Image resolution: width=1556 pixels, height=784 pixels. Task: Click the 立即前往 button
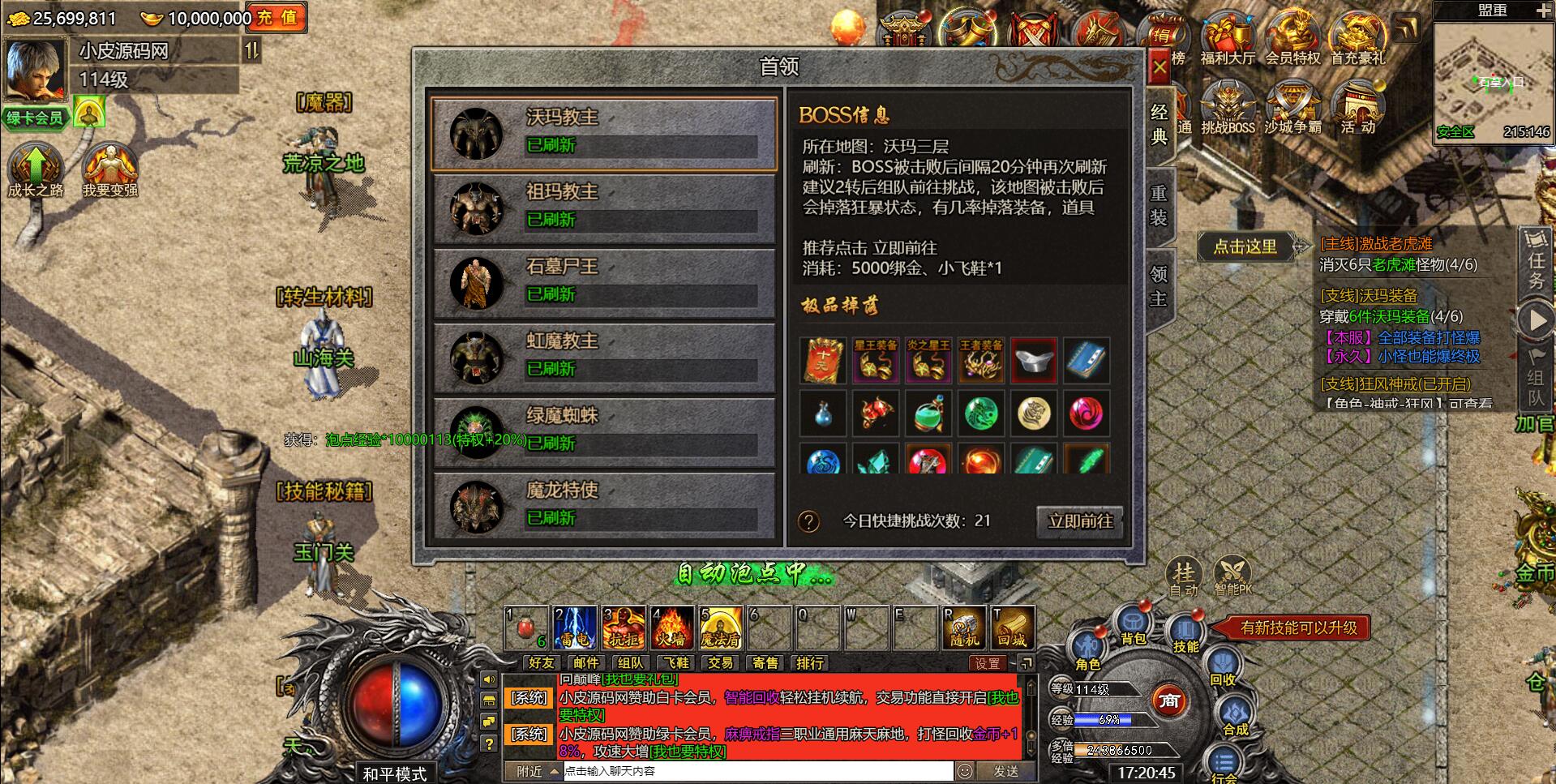coord(1079,523)
